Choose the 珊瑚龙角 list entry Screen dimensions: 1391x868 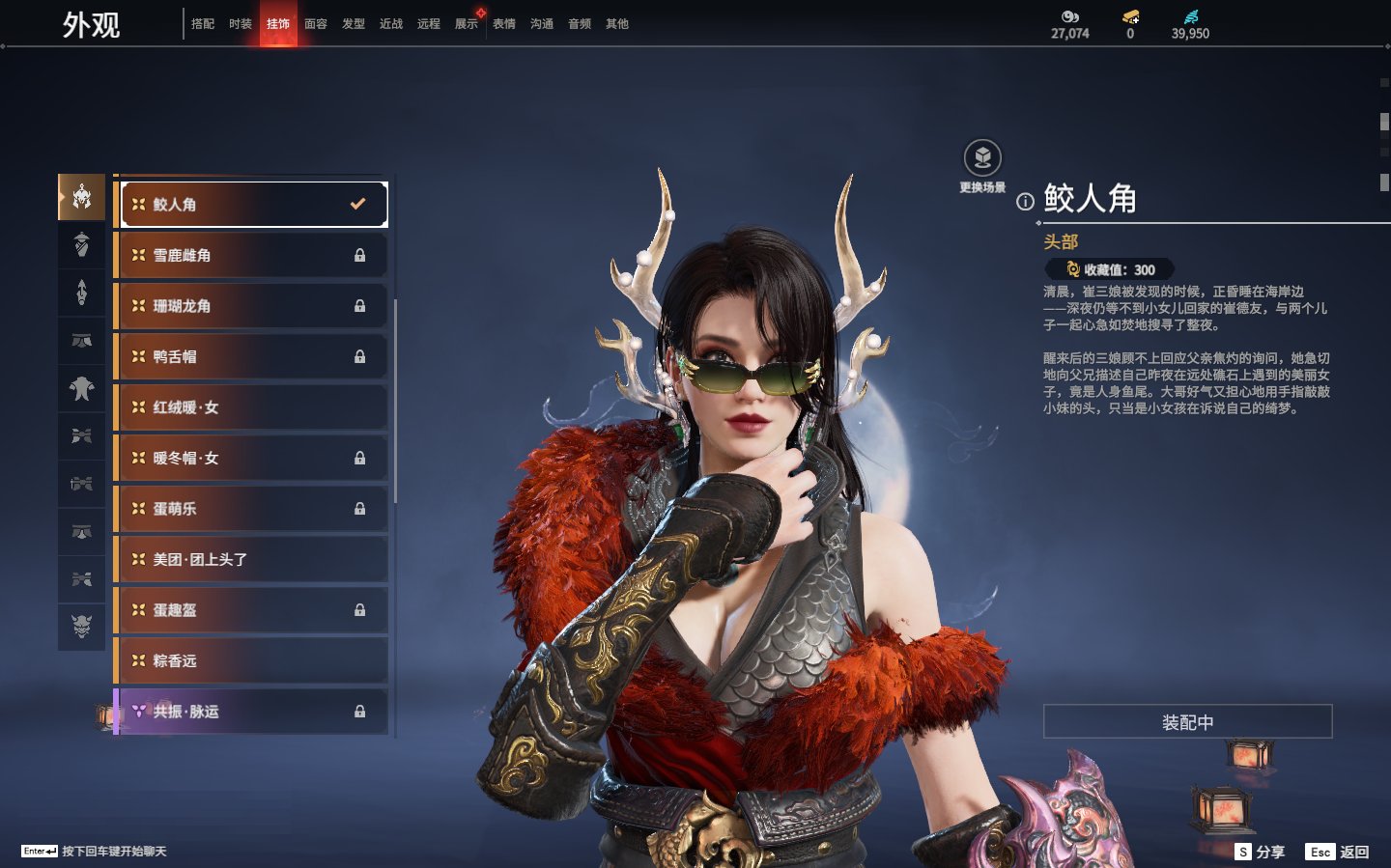tap(251, 306)
